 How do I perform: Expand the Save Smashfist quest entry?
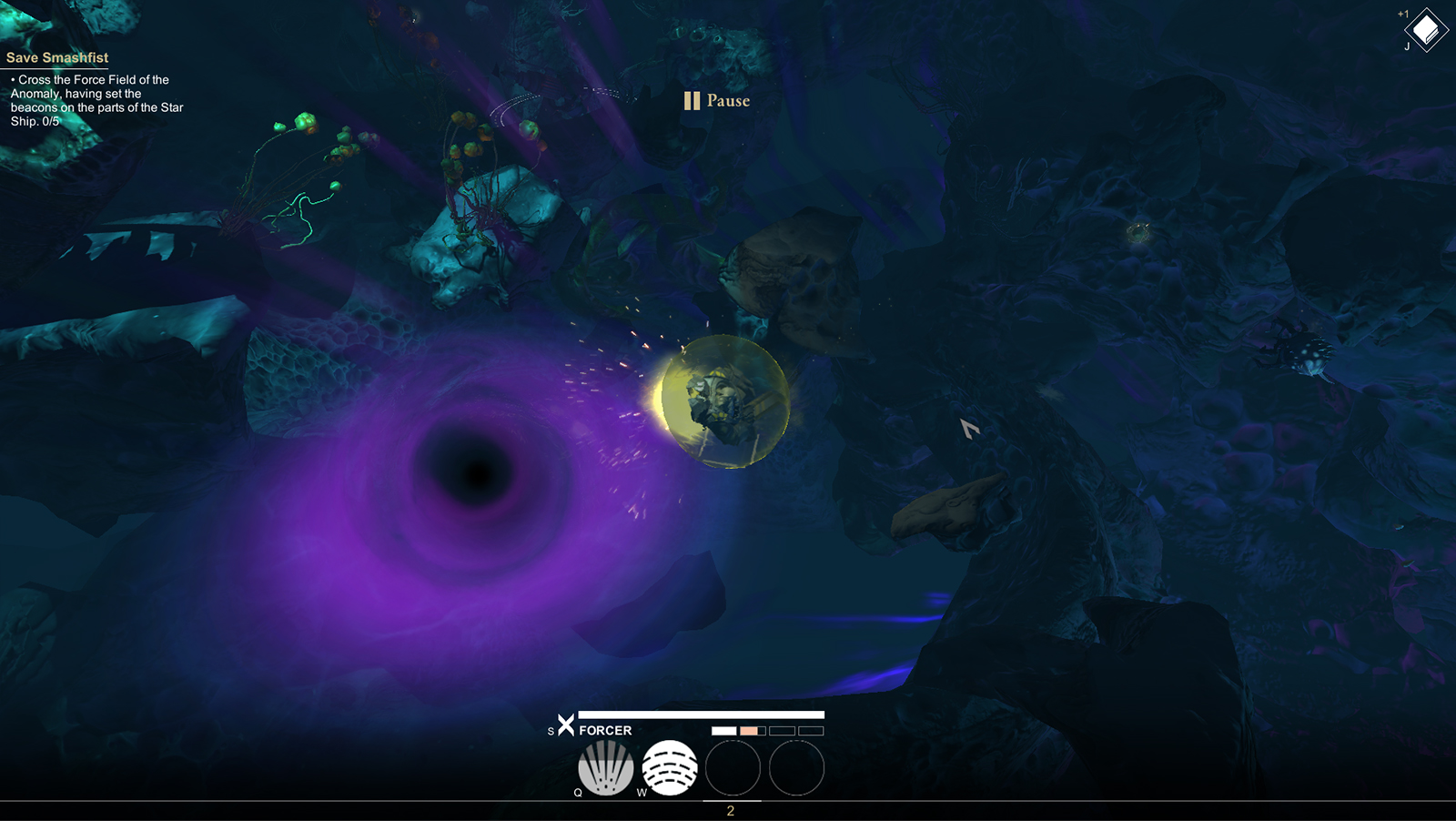point(56,56)
